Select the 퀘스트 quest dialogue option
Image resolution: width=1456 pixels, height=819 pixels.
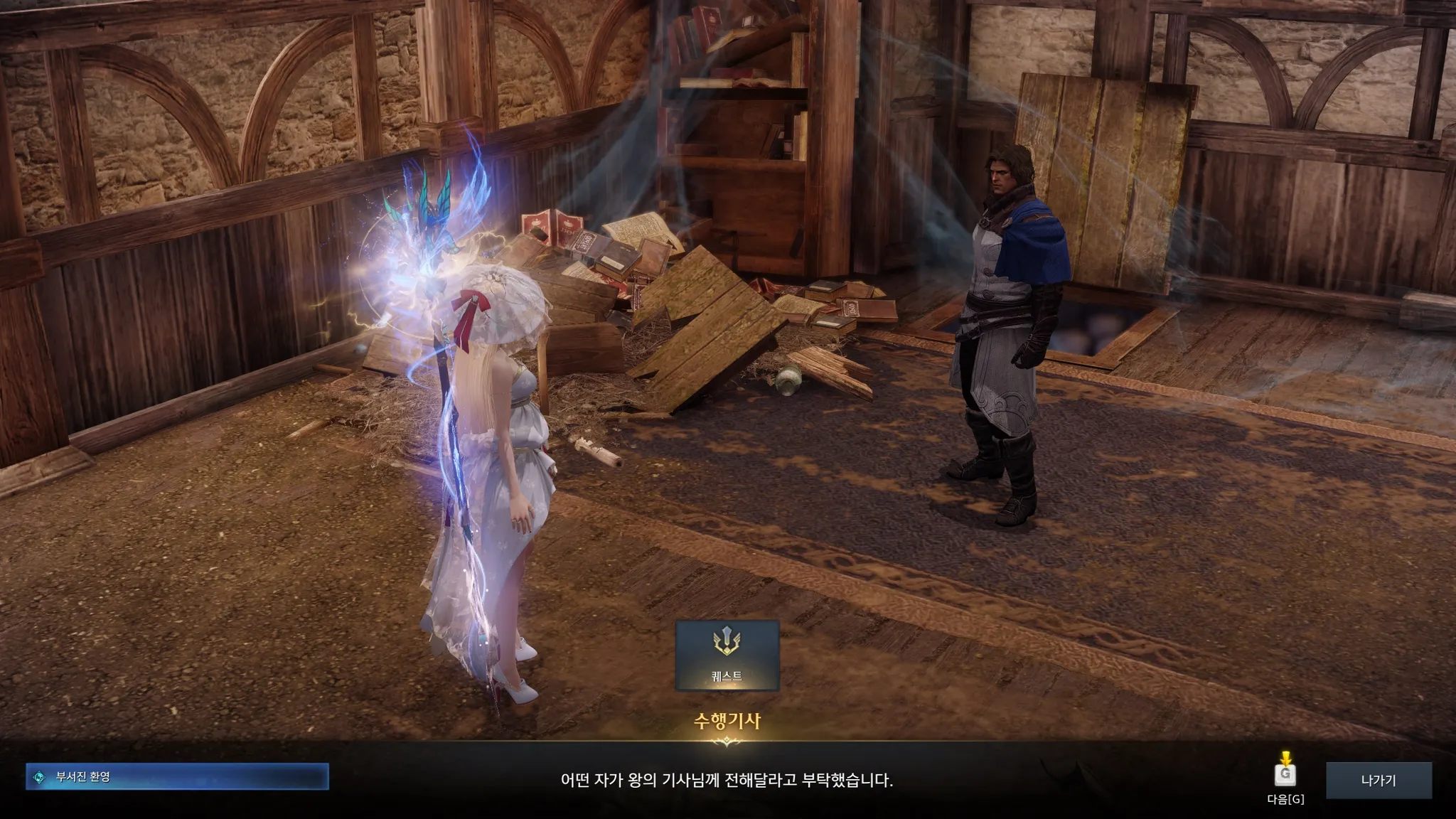[x=727, y=655]
